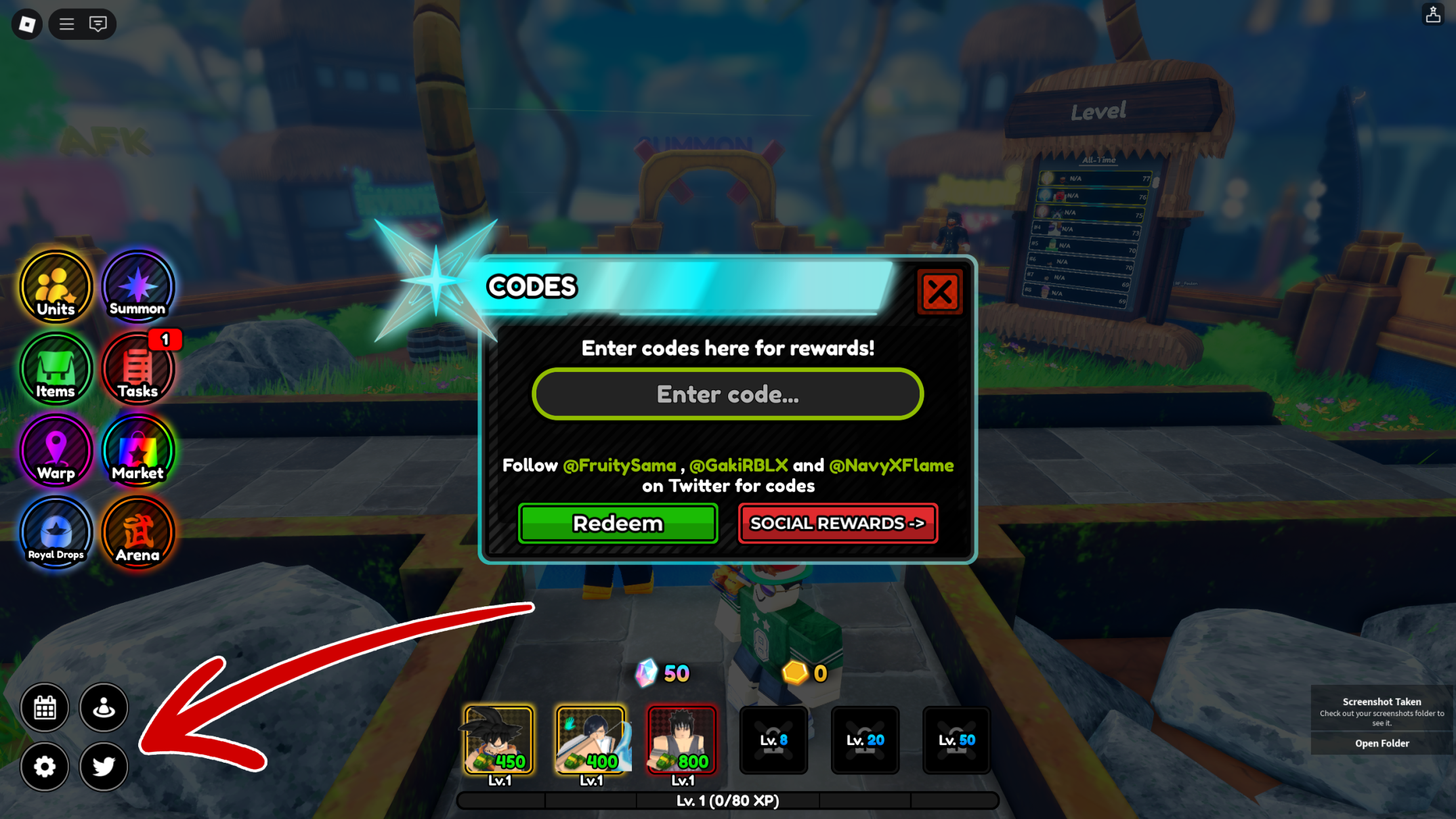Image resolution: width=1456 pixels, height=819 pixels.
Task: Open the Royal Drops menu
Action: (x=56, y=533)
